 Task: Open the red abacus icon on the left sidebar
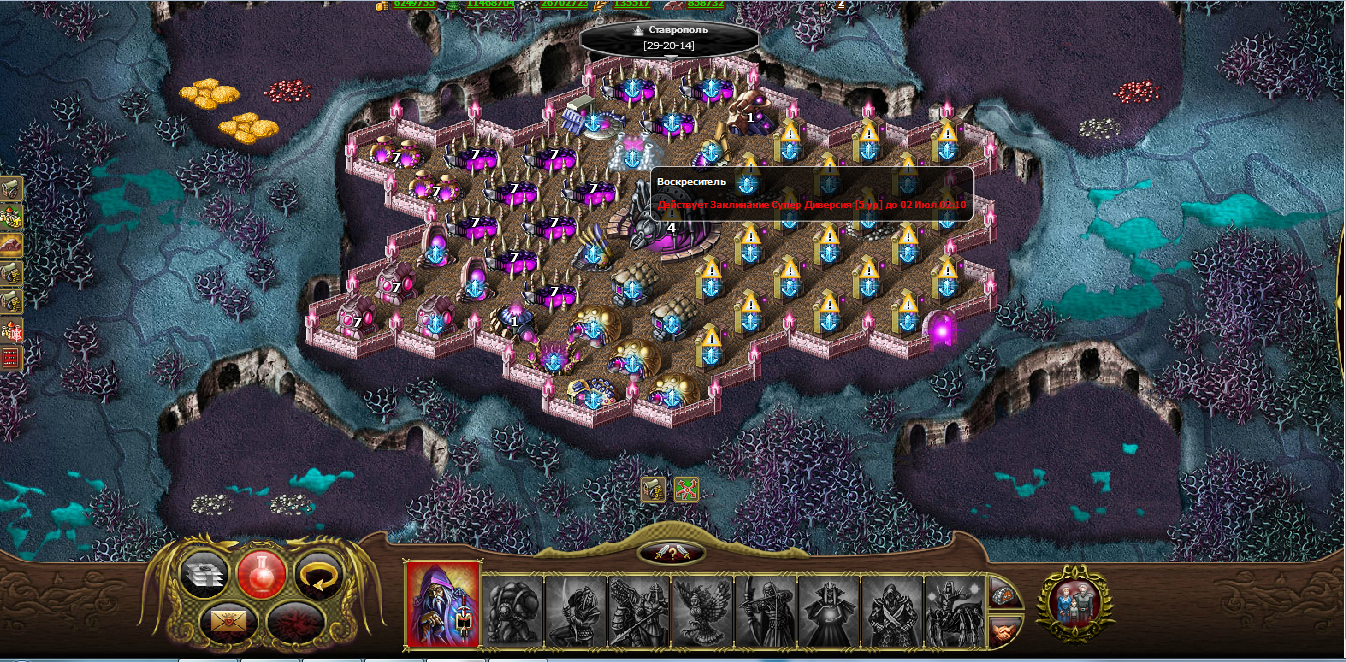click(x=11, y=358)
